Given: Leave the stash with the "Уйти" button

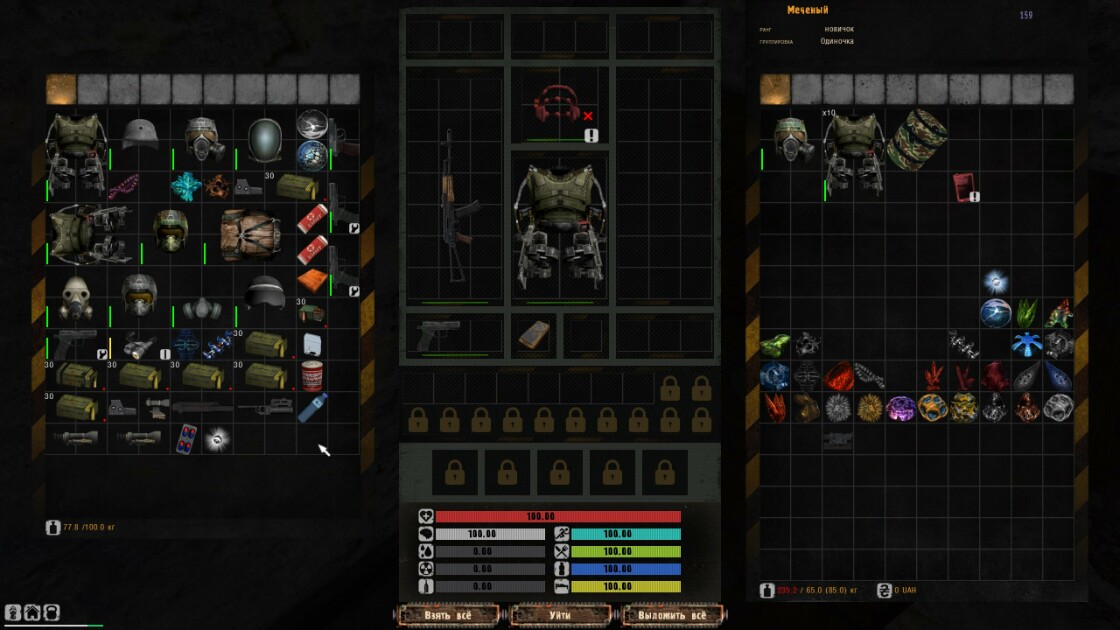Looking at the screenshot, I should (560, 614).
